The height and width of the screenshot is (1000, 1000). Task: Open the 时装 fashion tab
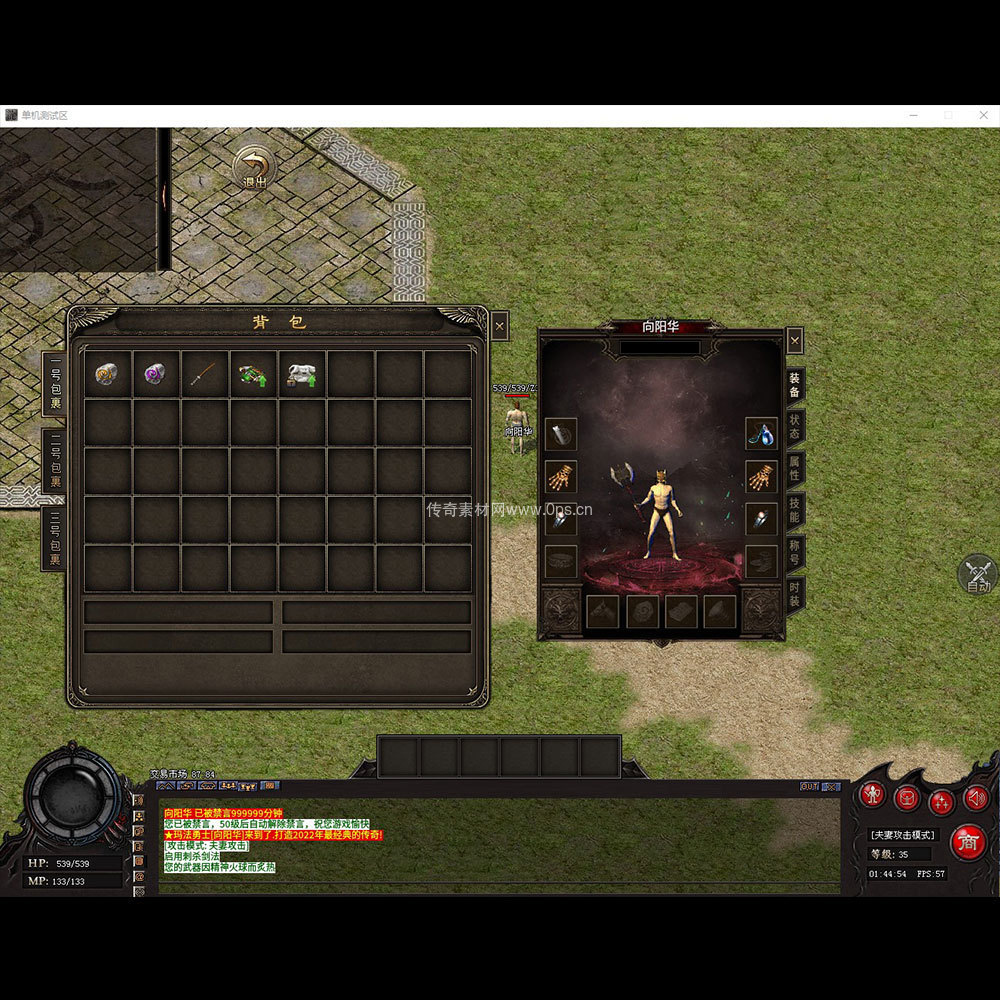coord(794,591)
